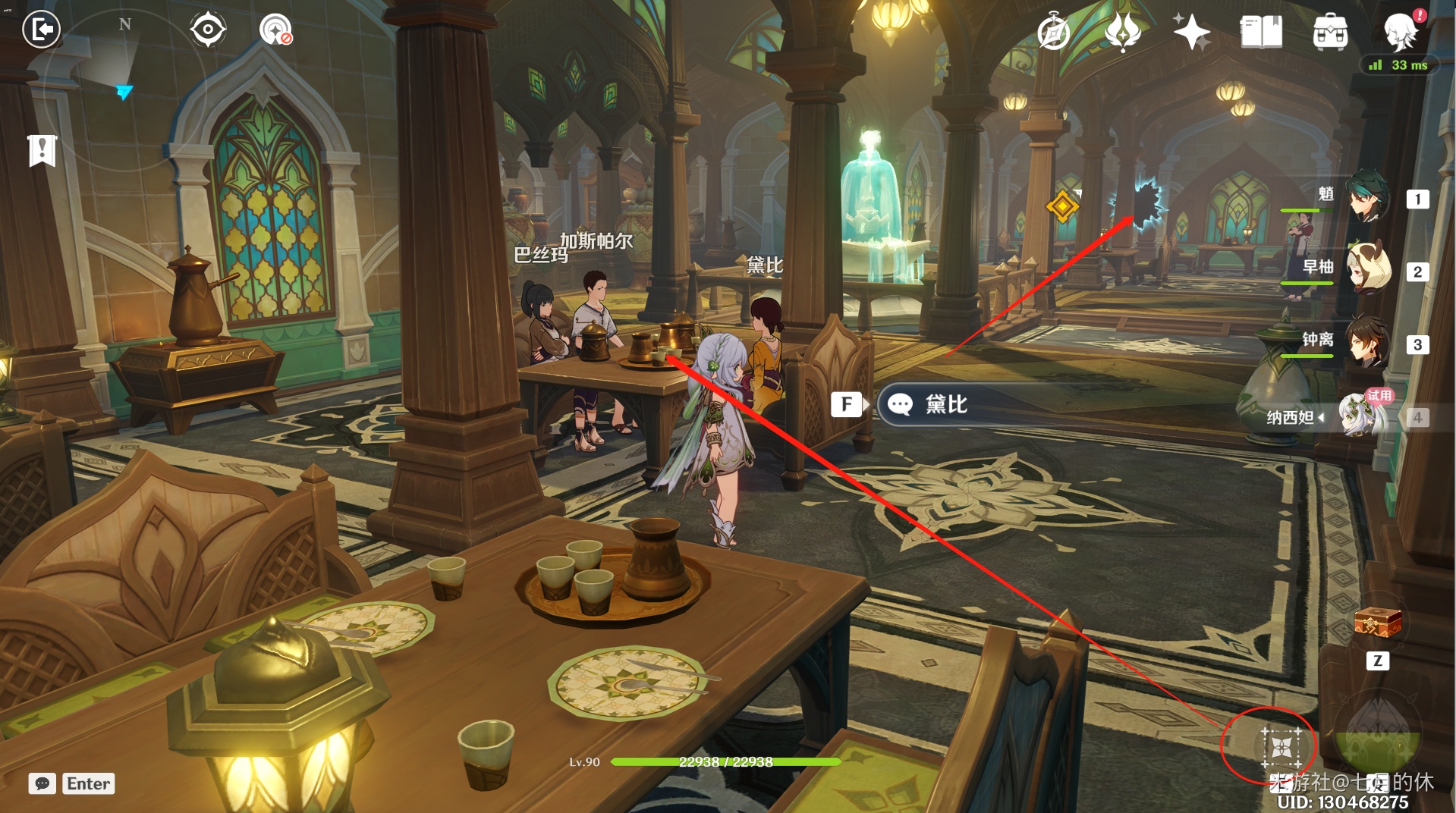The width and height of the screenshot is (1456, 813).
Task: Use the treasure chest gadget
Action: (1377, 623)
